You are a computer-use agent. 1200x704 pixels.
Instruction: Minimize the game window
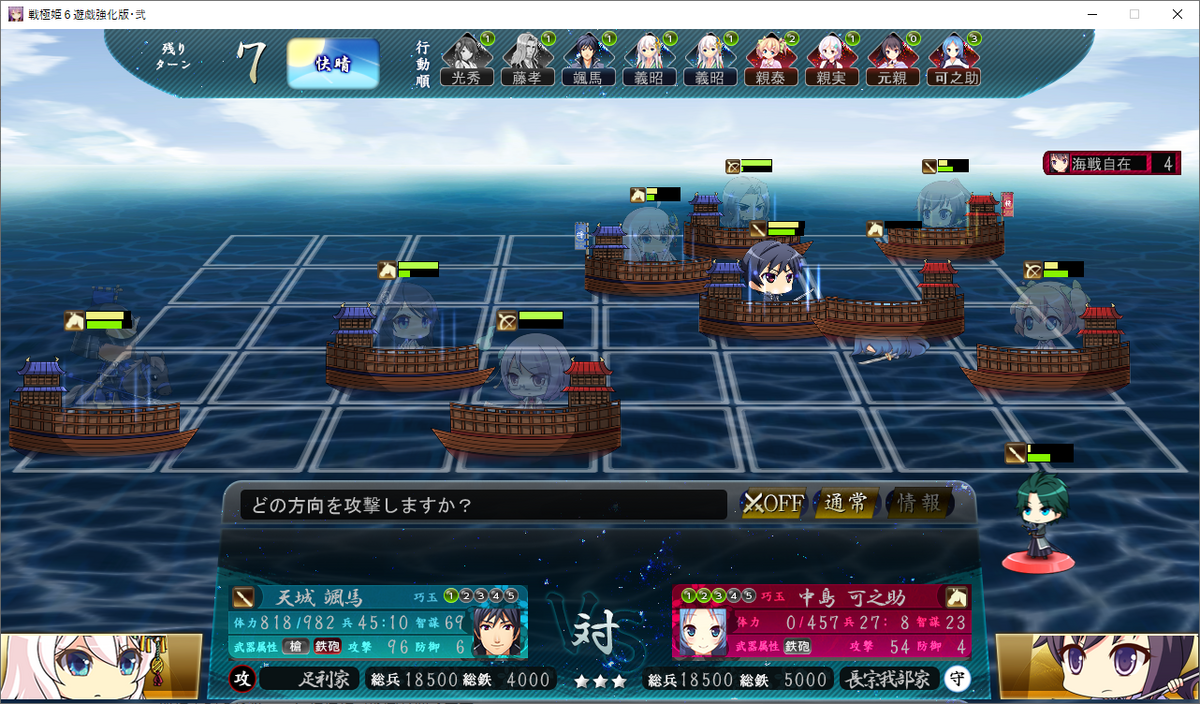coord(1088,14)
